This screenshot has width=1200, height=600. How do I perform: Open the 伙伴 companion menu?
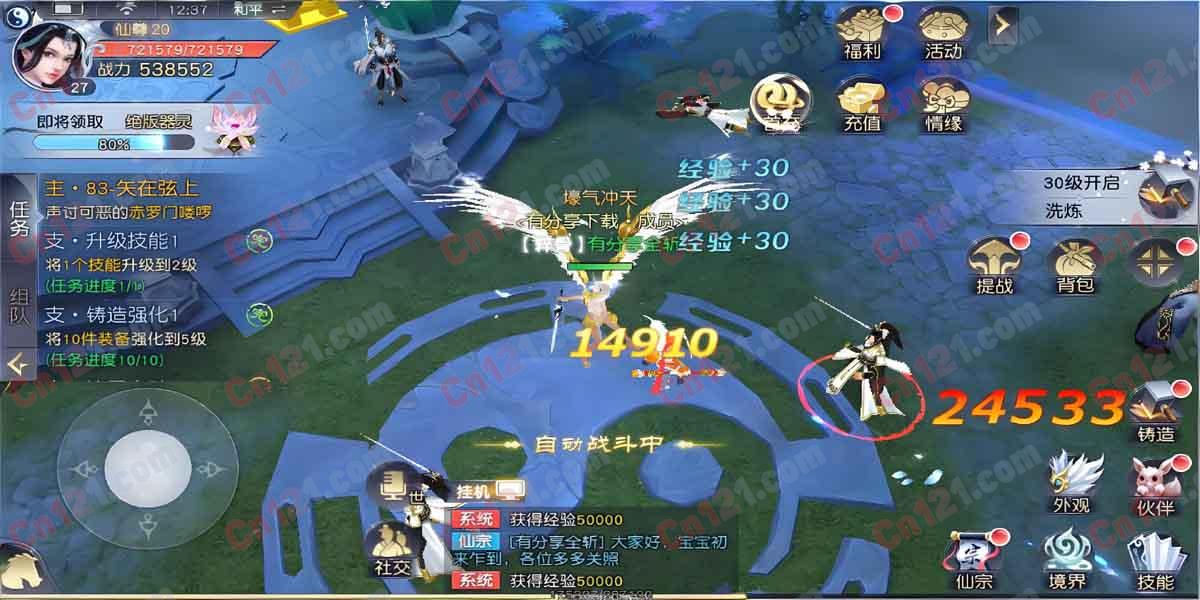tap(1156, 483)
